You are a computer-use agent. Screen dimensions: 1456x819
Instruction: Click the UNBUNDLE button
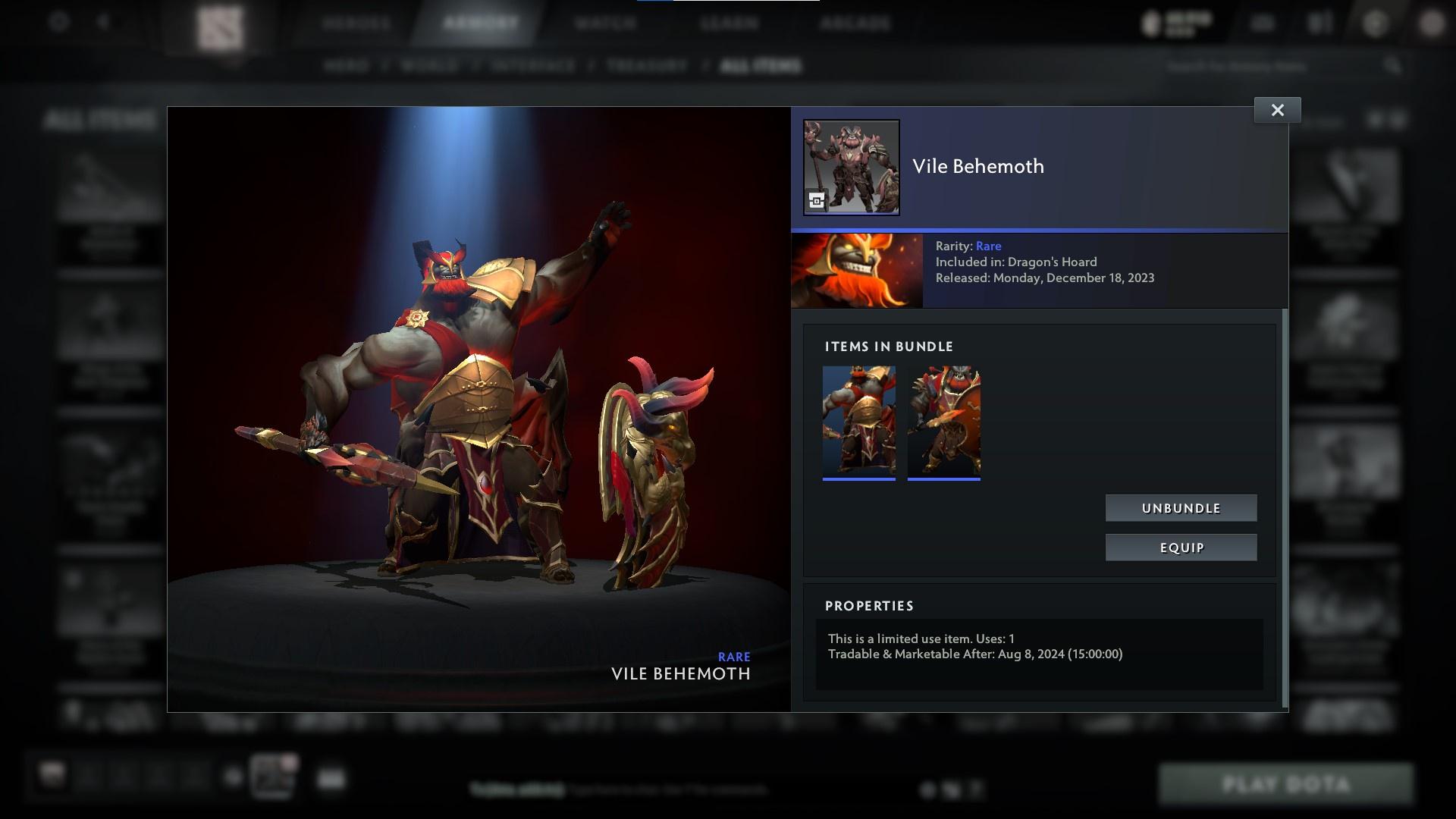pos(1181,508)
